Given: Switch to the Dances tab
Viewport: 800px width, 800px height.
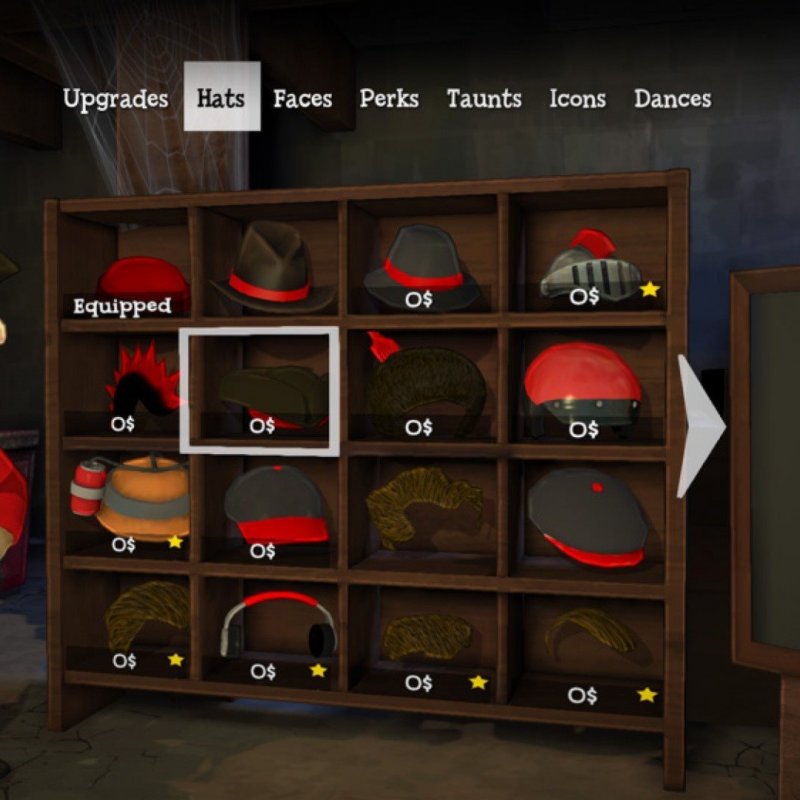Looking at the screenshot, I should 672,99.
